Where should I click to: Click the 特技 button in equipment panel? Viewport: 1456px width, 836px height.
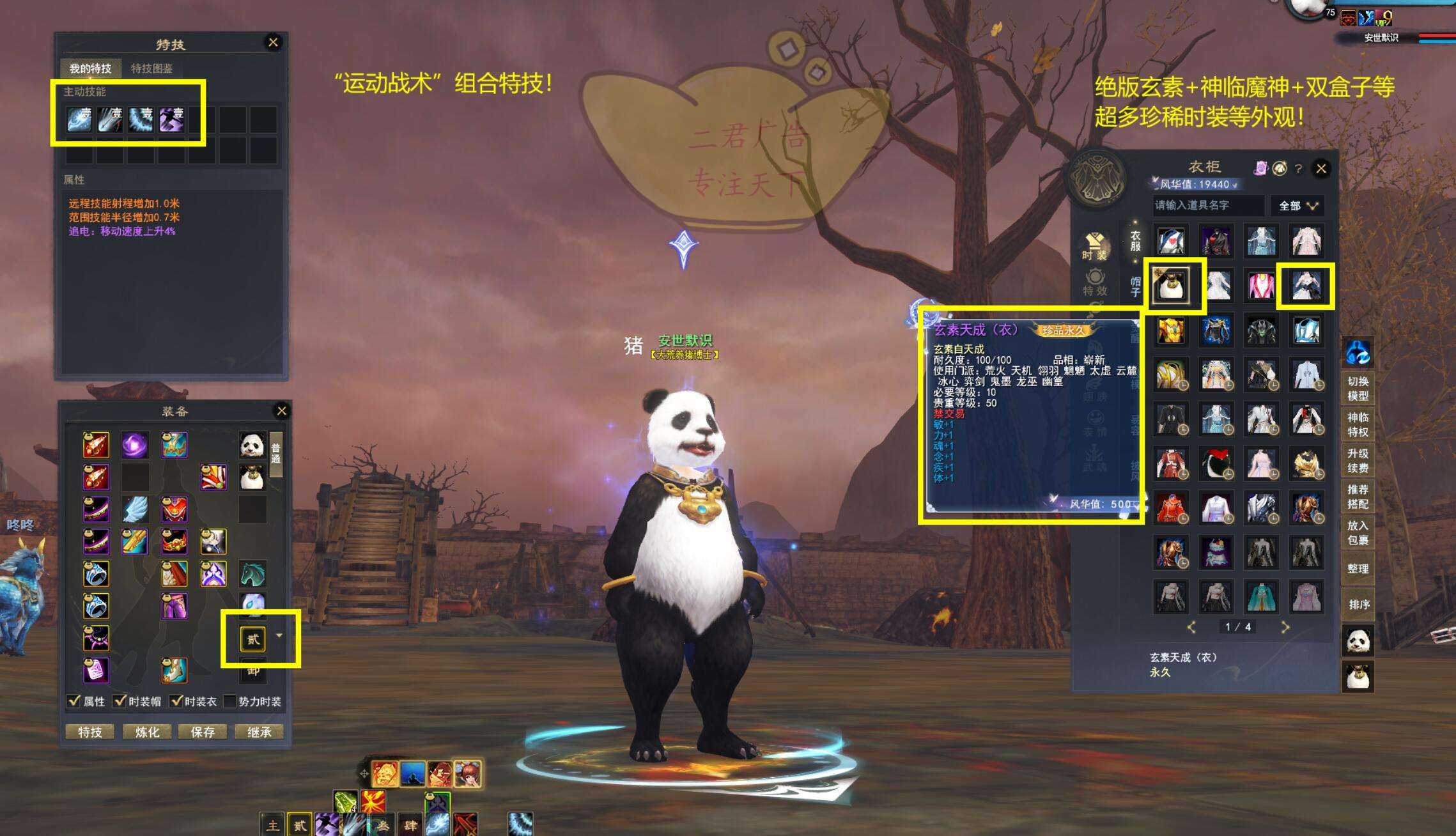click(x=90, y=732)
